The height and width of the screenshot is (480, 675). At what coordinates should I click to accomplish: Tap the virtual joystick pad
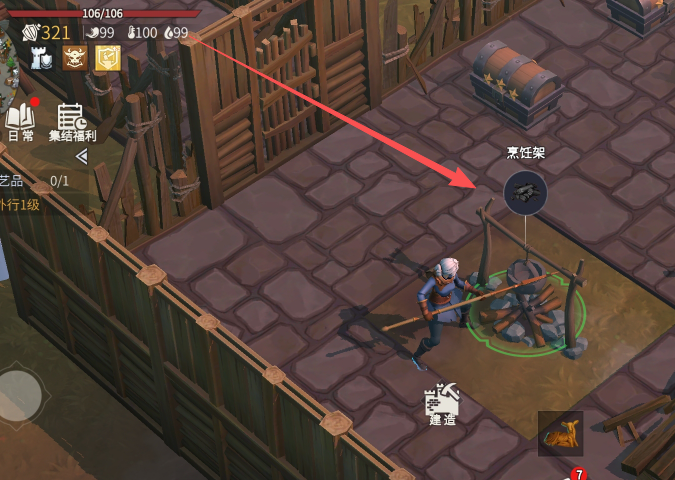[x=20, y=397]
